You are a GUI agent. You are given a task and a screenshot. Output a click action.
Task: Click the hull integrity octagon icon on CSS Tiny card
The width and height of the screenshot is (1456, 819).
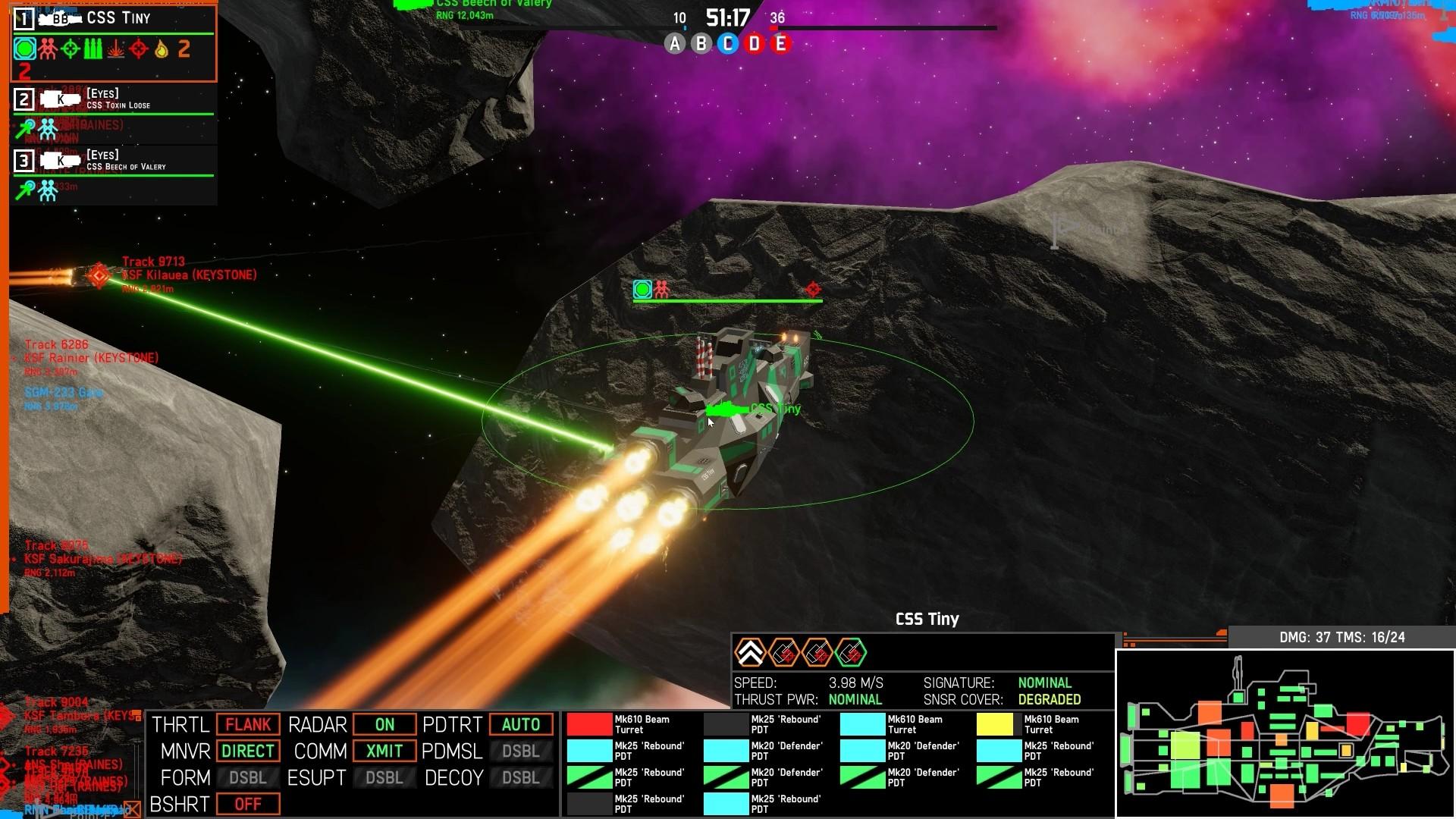(x=24, y=49)
